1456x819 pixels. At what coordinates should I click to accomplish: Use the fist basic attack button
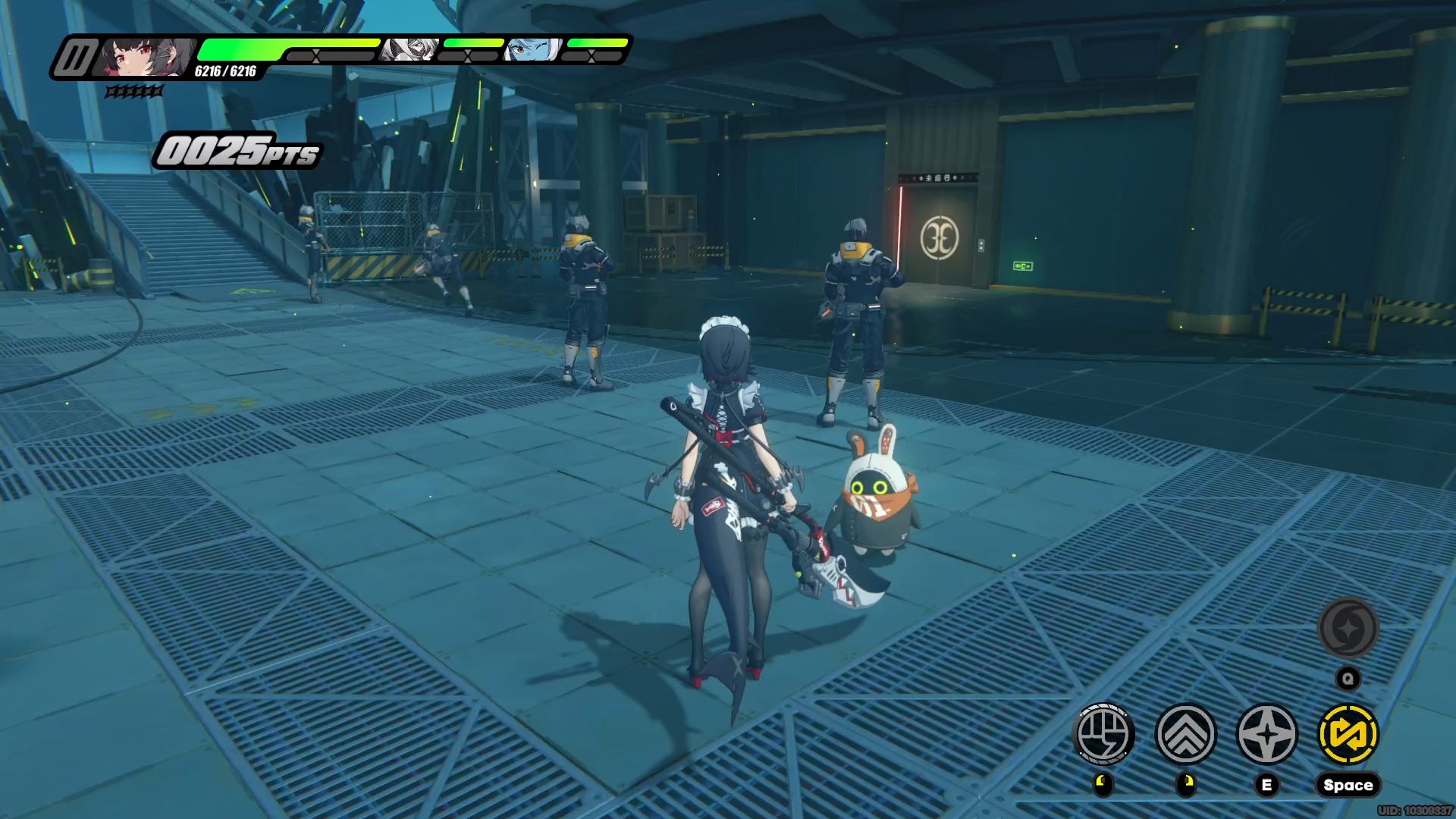[1105, 734]
